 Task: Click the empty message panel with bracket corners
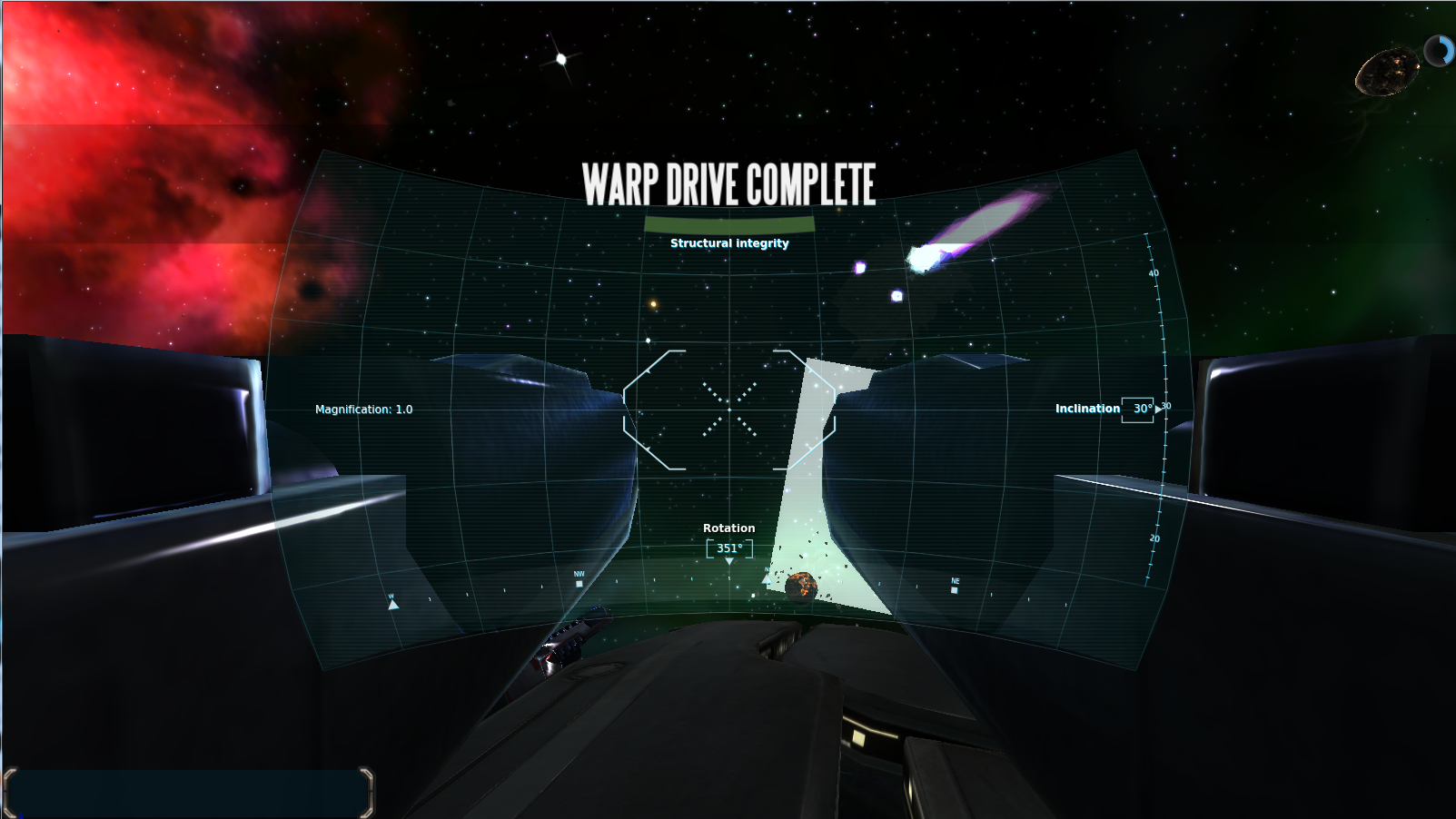[188, 793]
